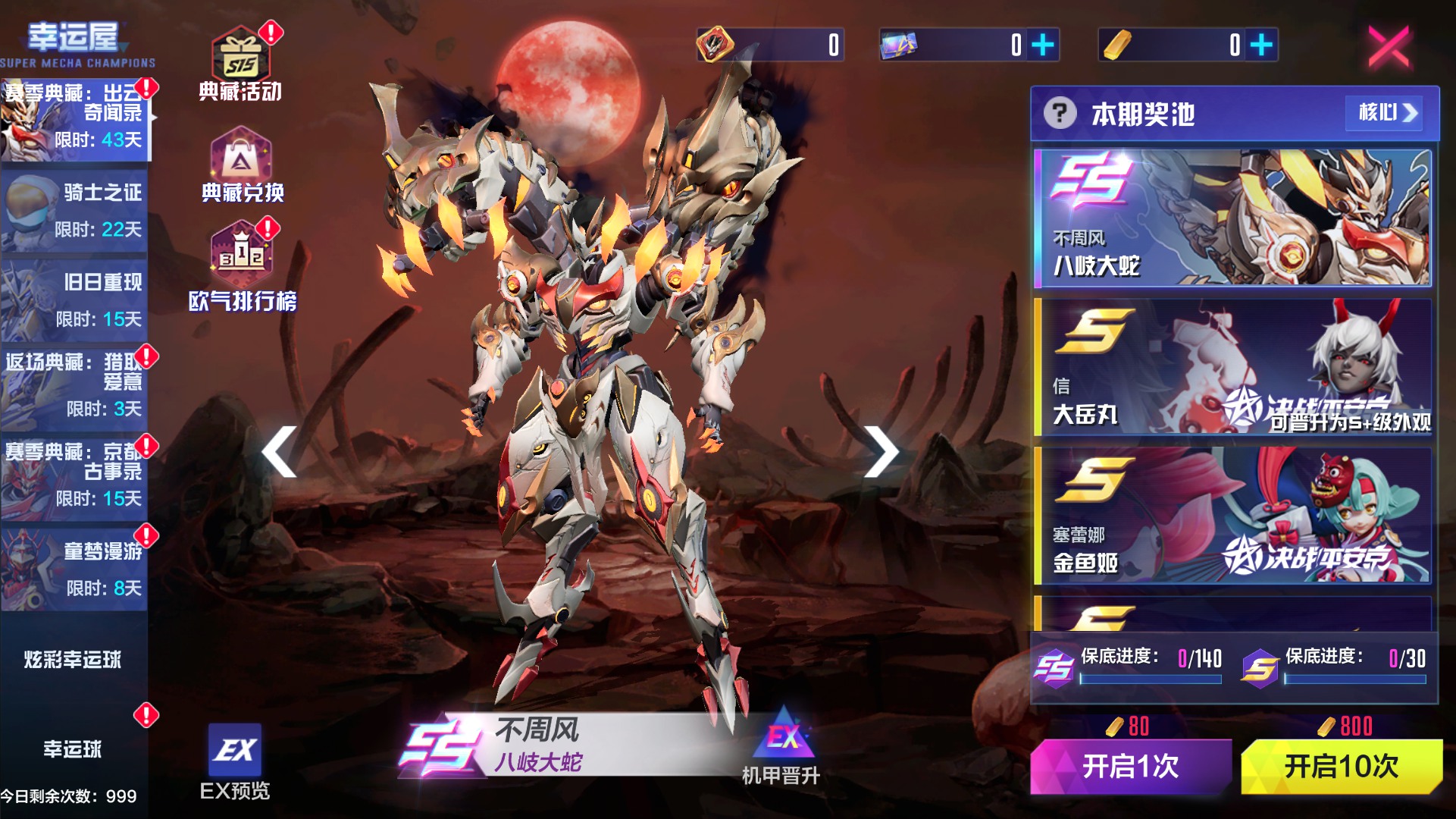This screenshot has width=1456, height=819.
Task: Start 开启10次 ten-draw
Action: coord(1341,766)
